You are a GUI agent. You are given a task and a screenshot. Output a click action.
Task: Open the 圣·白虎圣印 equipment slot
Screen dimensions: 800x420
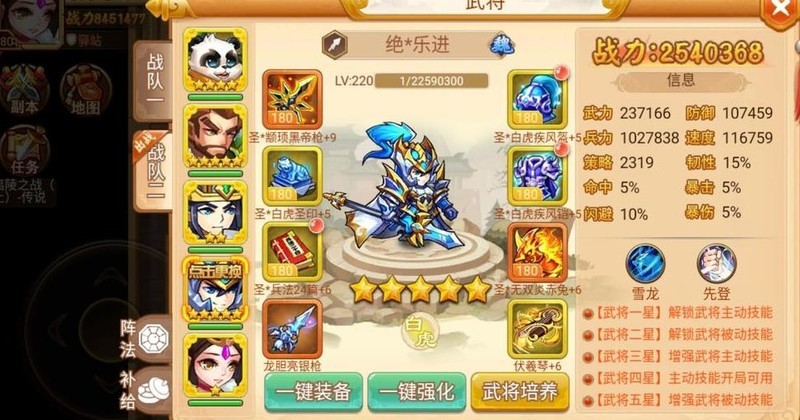pyautogui.click(x=293, y=175)
